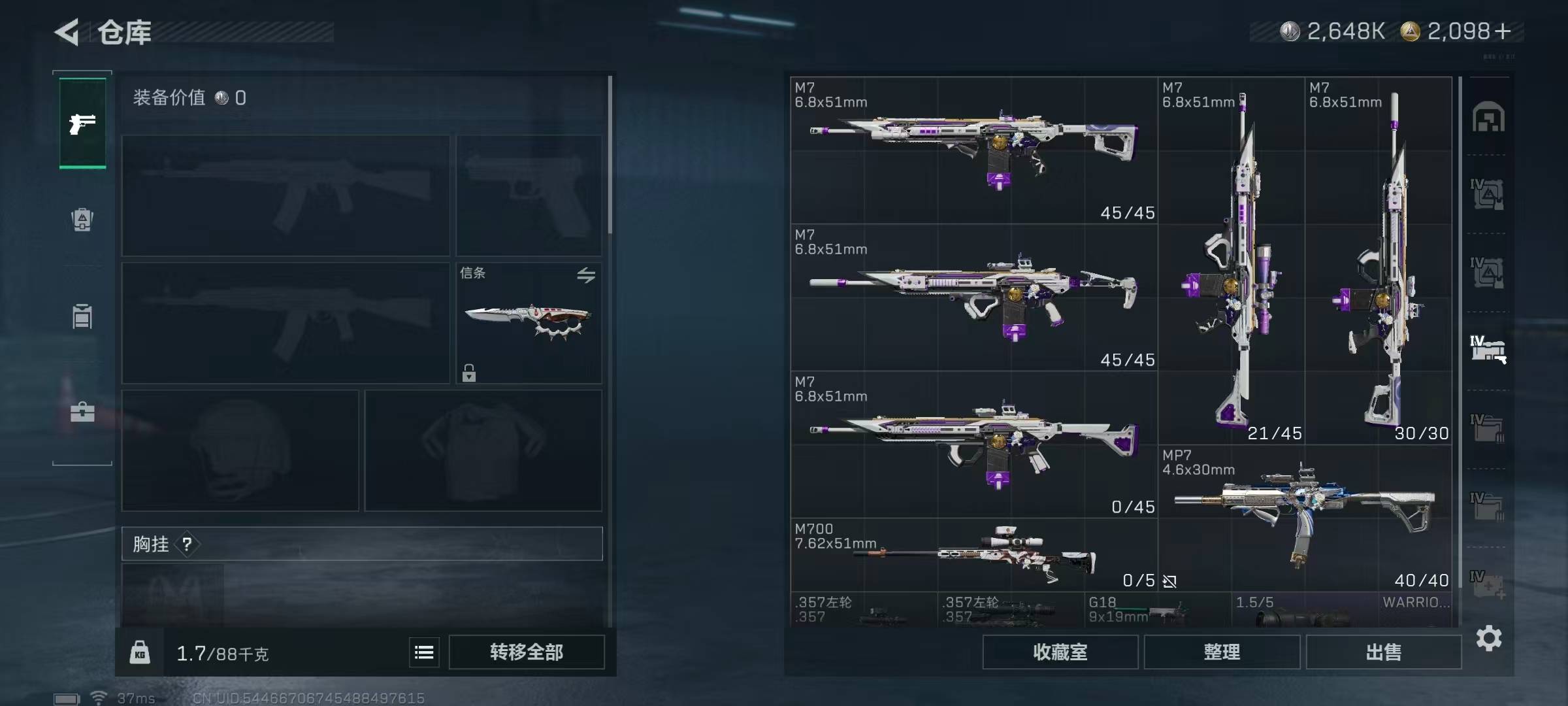Open the main stash house-shaped tab
Screen dimensions: 1568x706
pos(1488,118)
